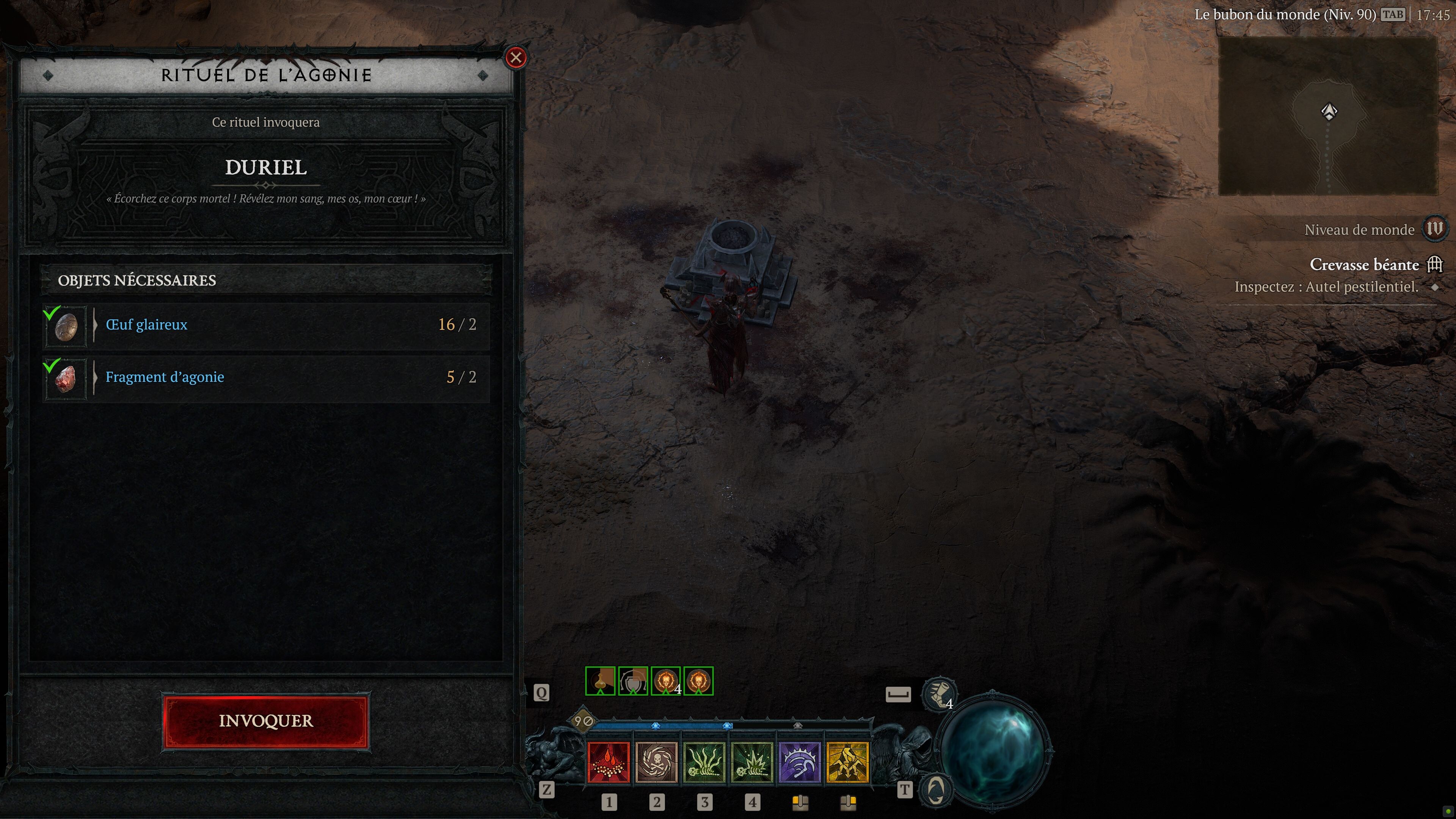1456x819 pixels.
Task: Open the minimap
Action: [1328, 116]
